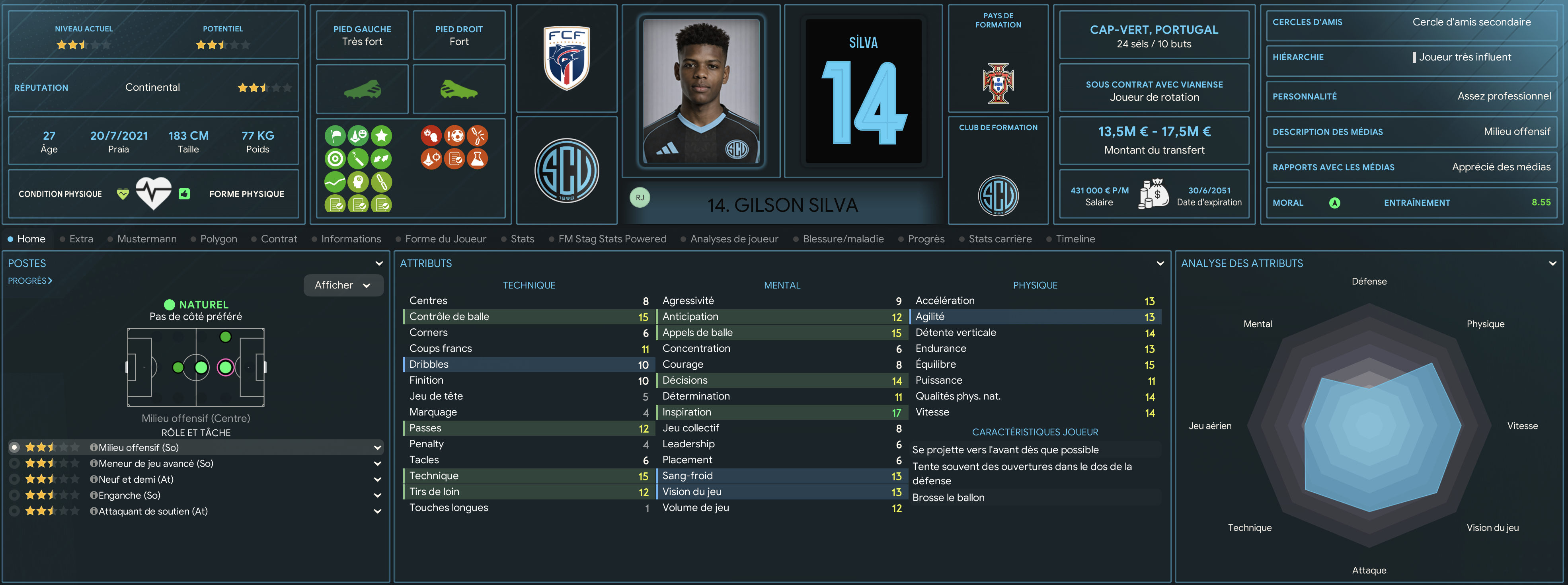This screenshot has height=585, width=1568.
Task: Open the Timeline tab
Action: pyautogui.click(x=1075, y=239)
